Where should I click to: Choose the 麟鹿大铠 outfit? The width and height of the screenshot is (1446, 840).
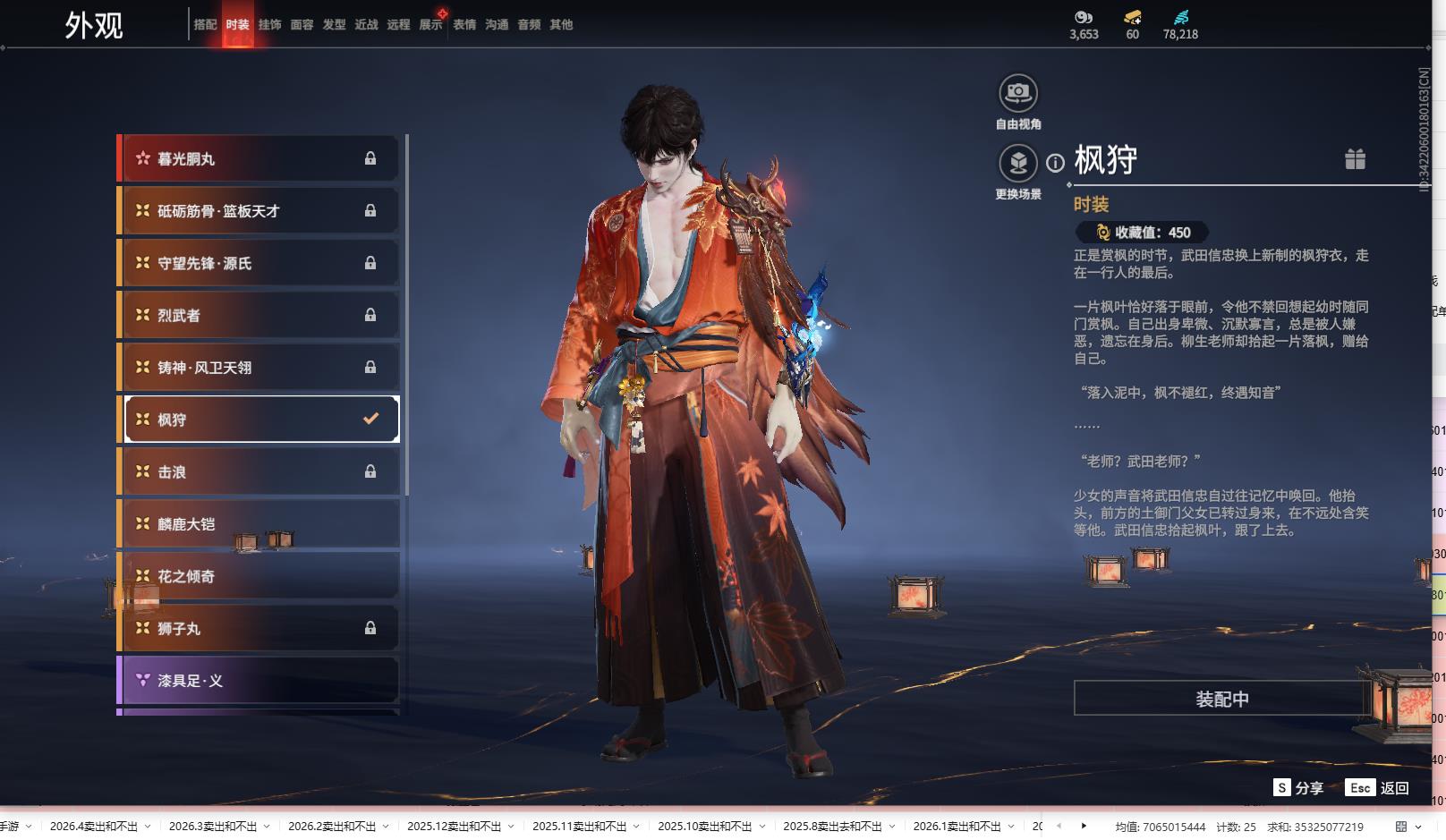tap(259, 524)
